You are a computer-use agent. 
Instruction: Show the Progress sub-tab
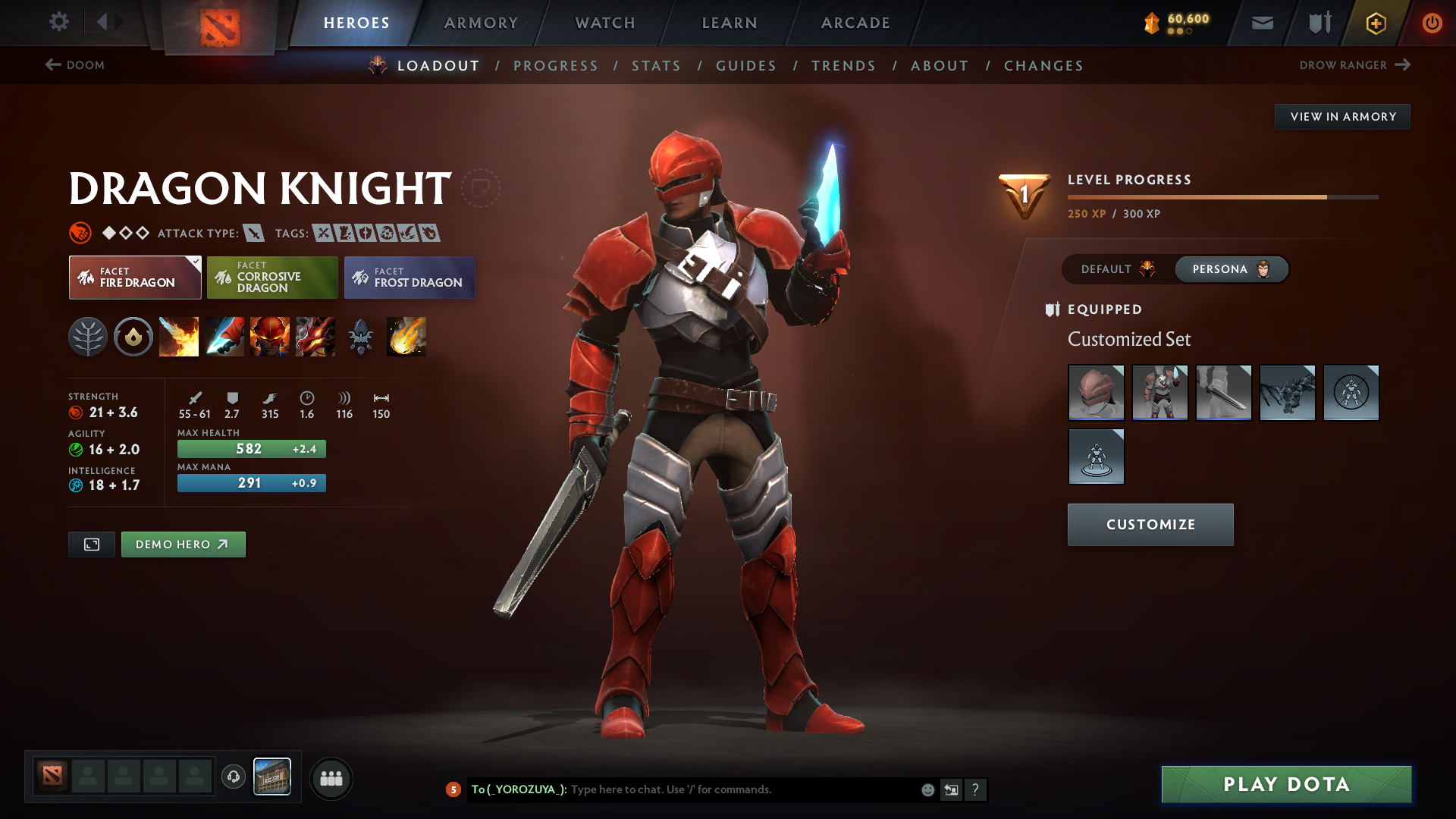[556, 66]
